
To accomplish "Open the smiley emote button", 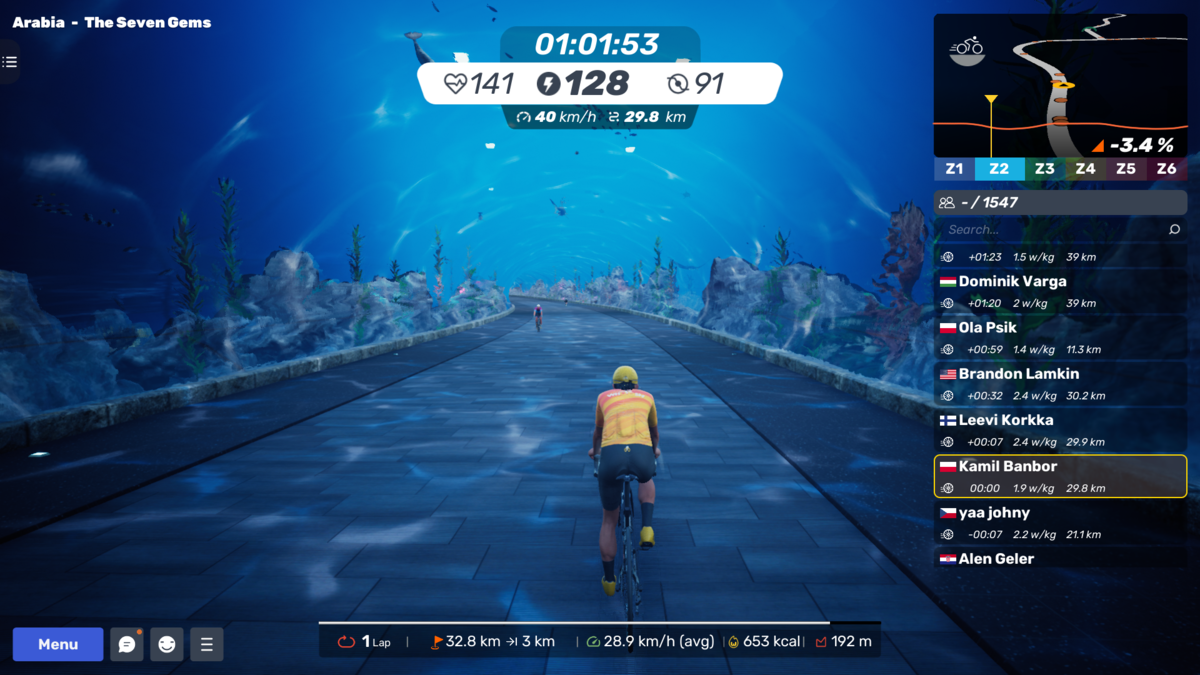I will coord(167,644).
